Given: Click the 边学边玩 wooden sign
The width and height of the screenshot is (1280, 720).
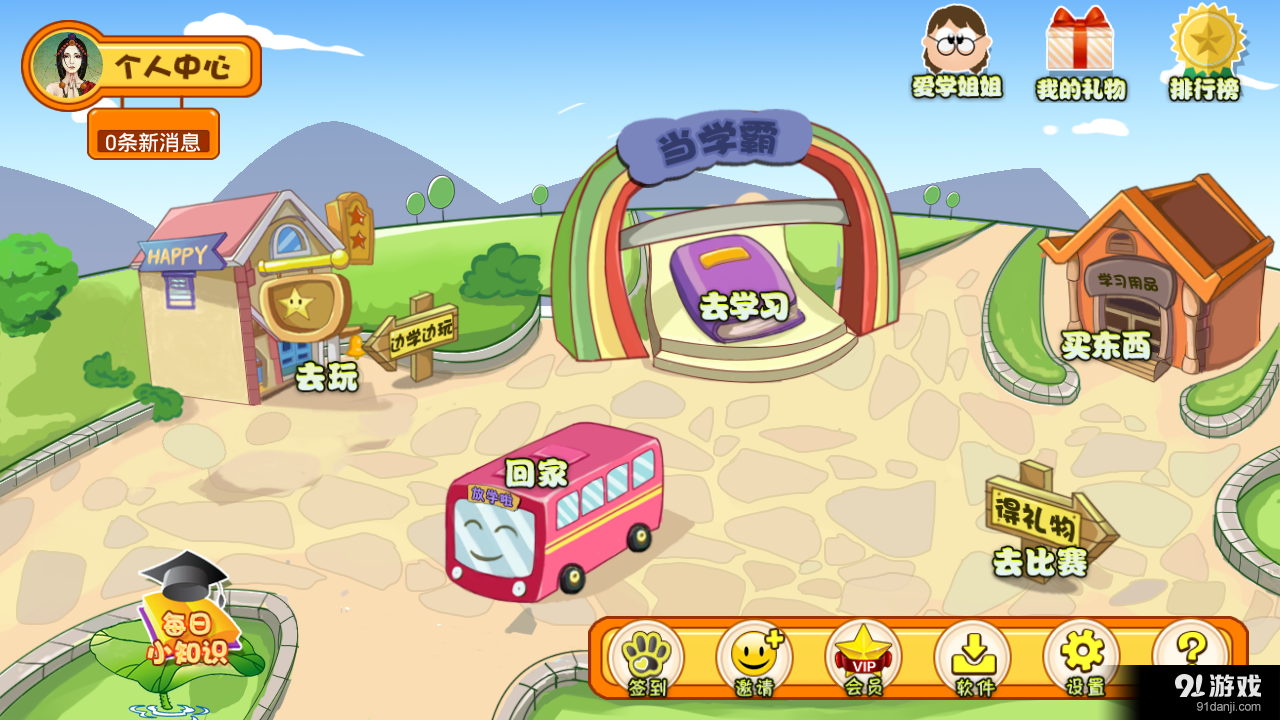Looking at the screenshot, I should pos(420,335).
